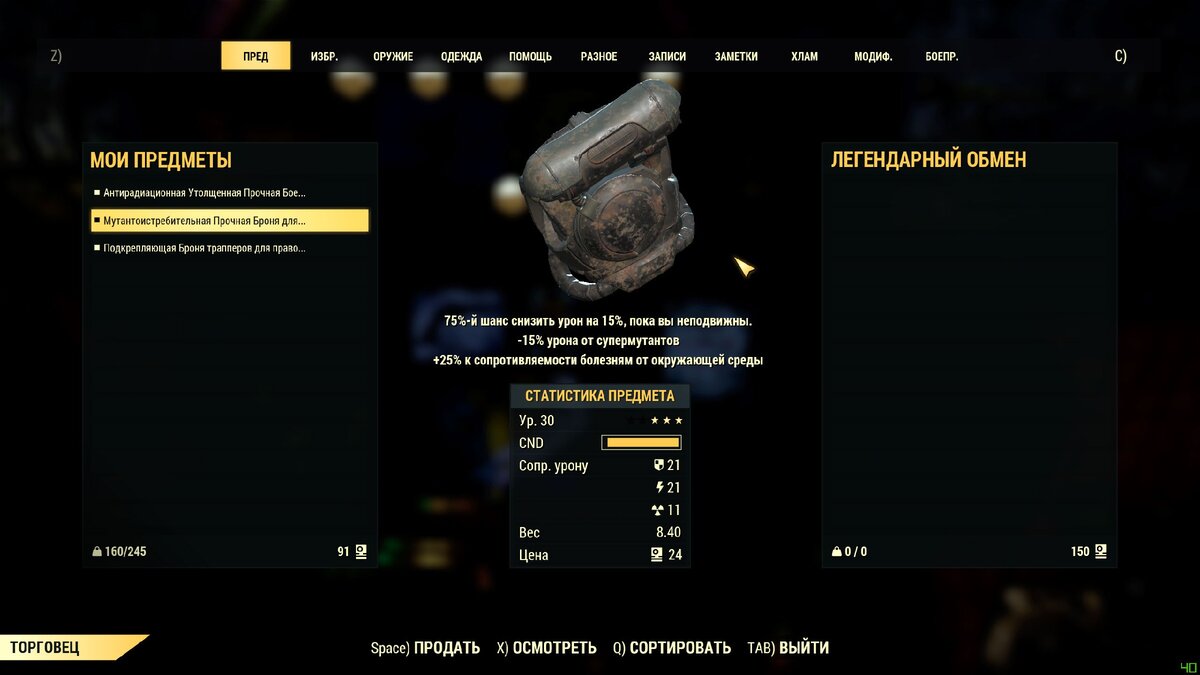Switch to the ОРУЖИЕ weapons tab

tap(393, 57)
